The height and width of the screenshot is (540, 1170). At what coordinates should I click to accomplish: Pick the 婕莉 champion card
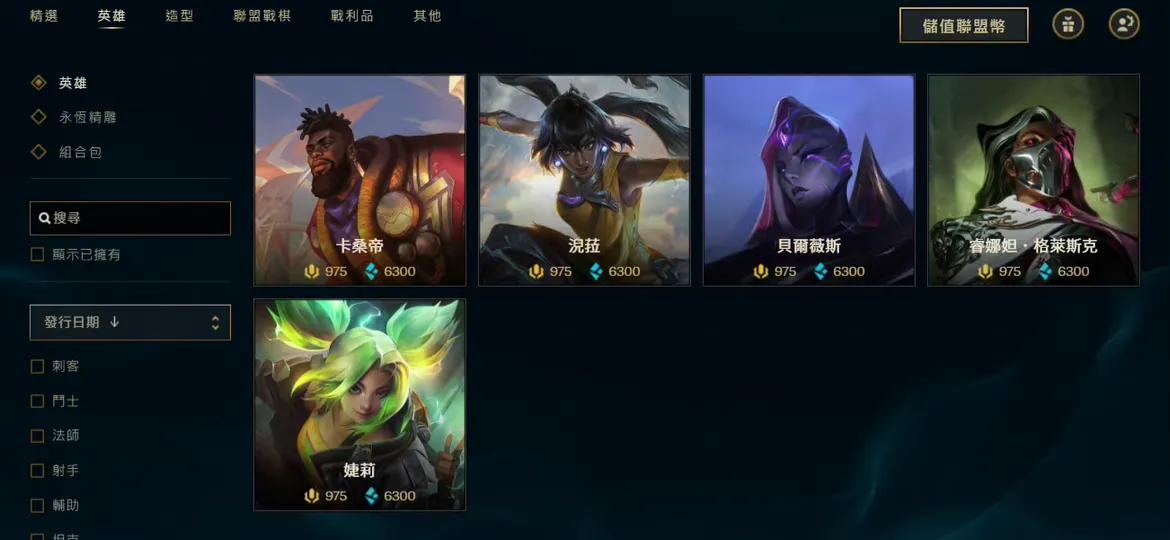pyautogui.click(x=360, y=404)
